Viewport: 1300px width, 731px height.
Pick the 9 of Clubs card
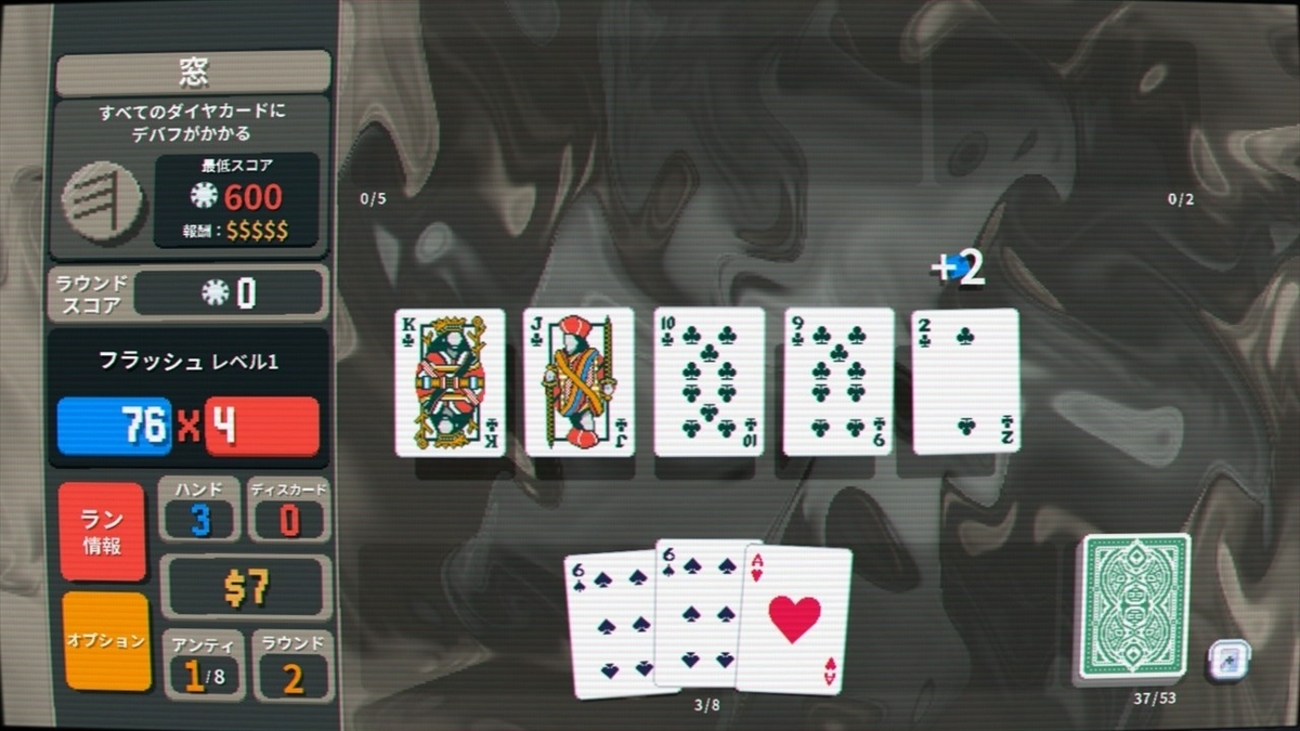pos(838,382)
